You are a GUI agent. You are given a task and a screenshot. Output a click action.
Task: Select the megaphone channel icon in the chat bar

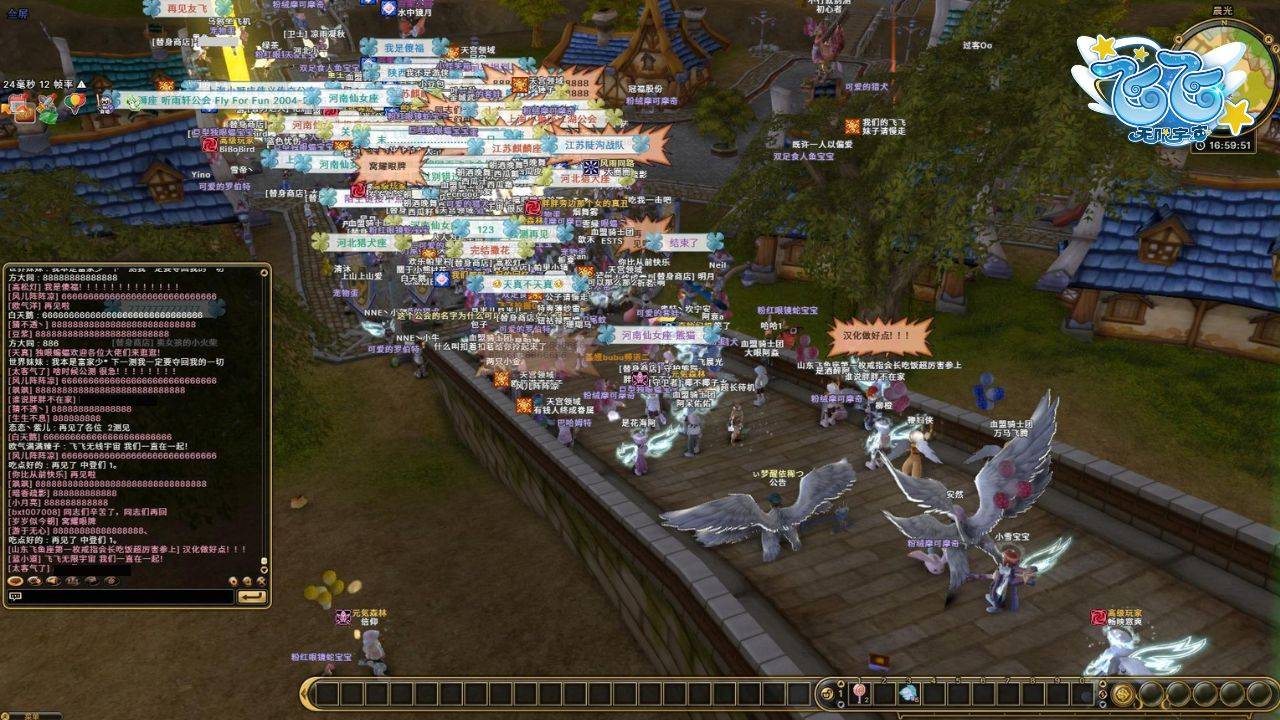coord(53,581)
